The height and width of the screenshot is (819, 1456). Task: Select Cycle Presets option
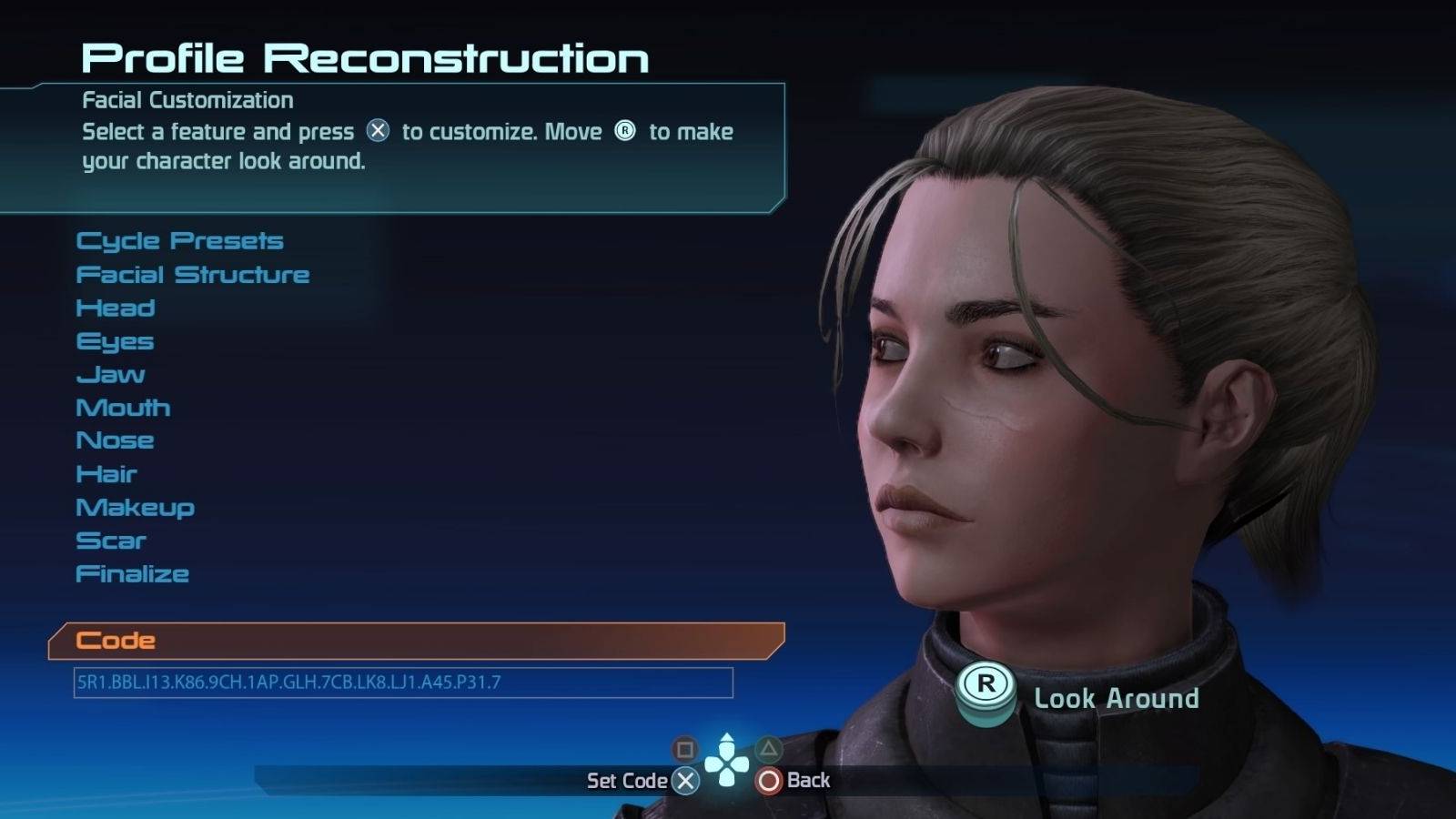point(179,241)
